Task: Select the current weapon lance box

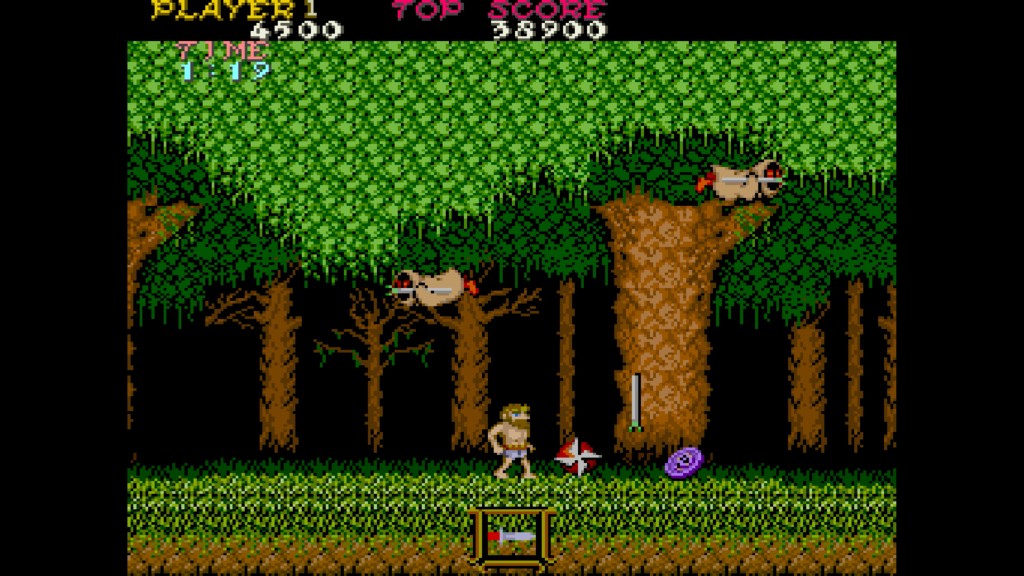Action: pyautogui.click(x=512, y=536)
